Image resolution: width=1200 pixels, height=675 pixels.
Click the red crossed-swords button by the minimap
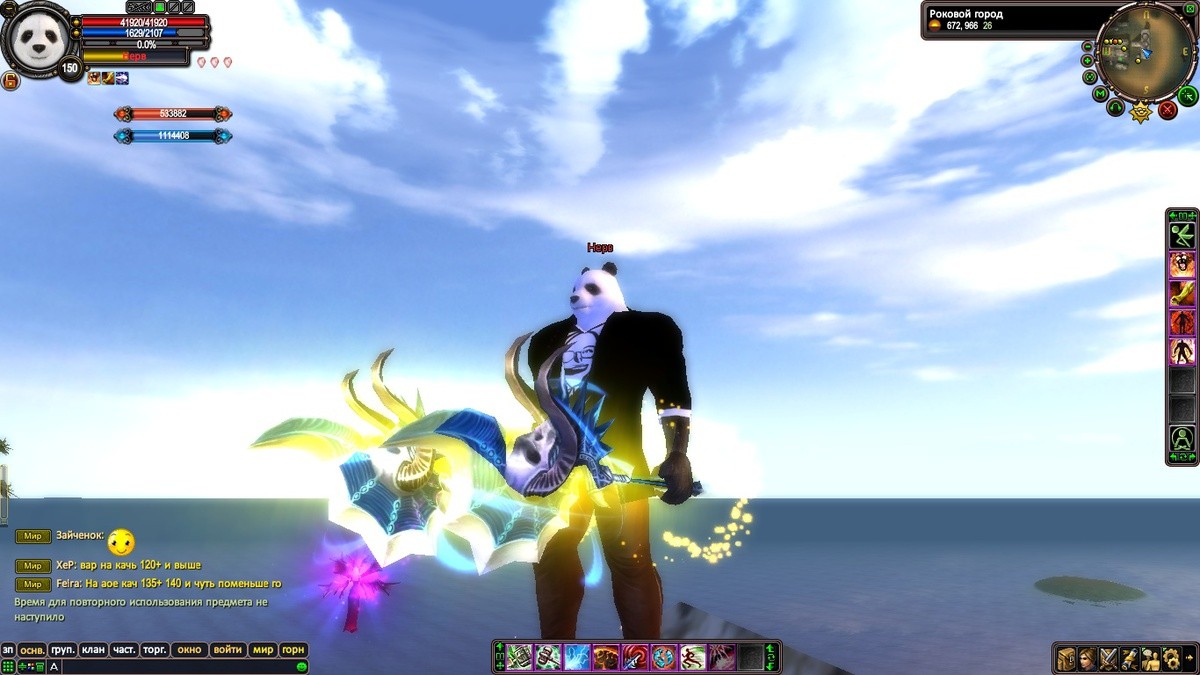[1167, 110]
